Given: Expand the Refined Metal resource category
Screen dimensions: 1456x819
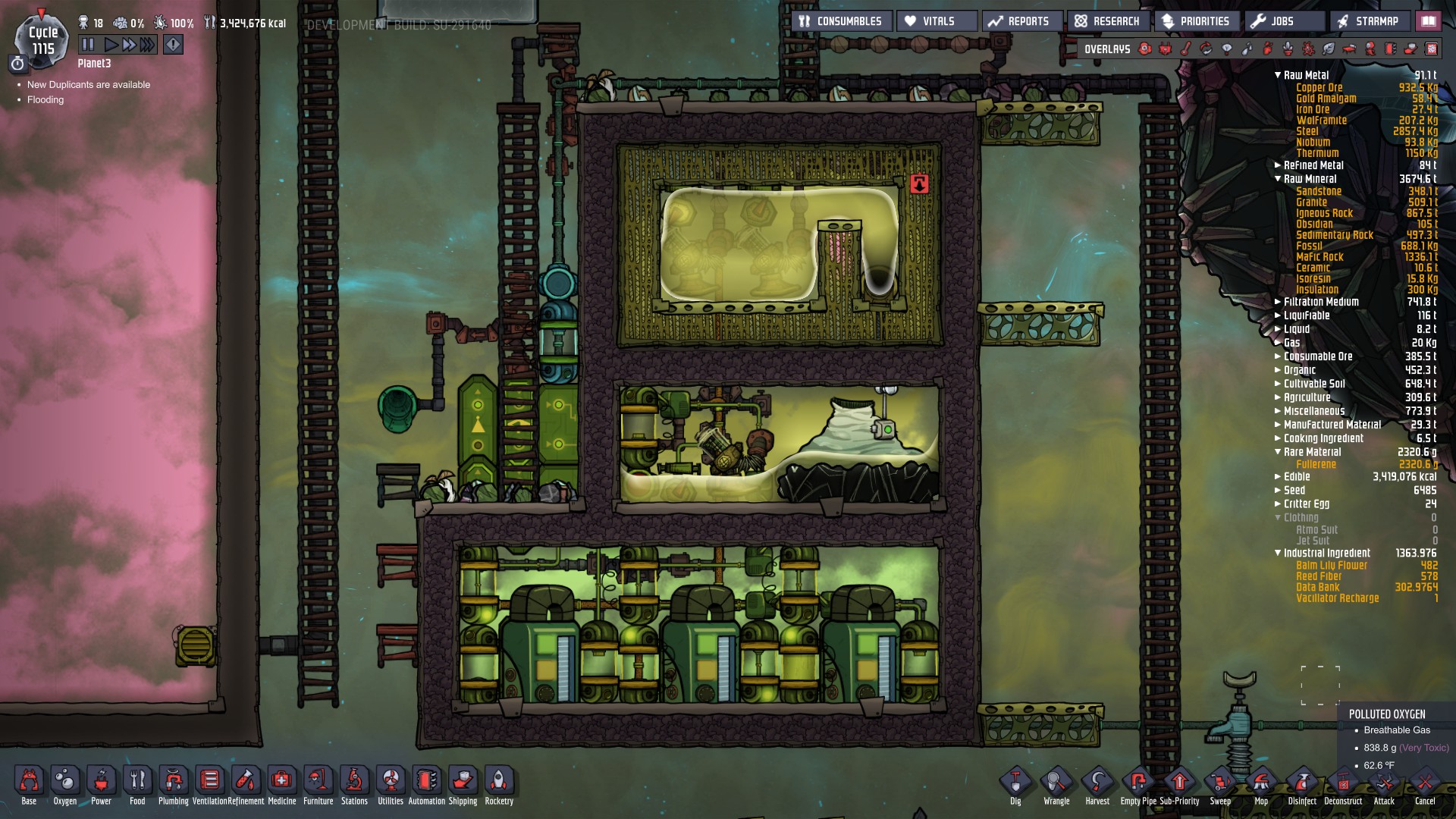Looking at the screenshot, I should tap(1277, 165).
